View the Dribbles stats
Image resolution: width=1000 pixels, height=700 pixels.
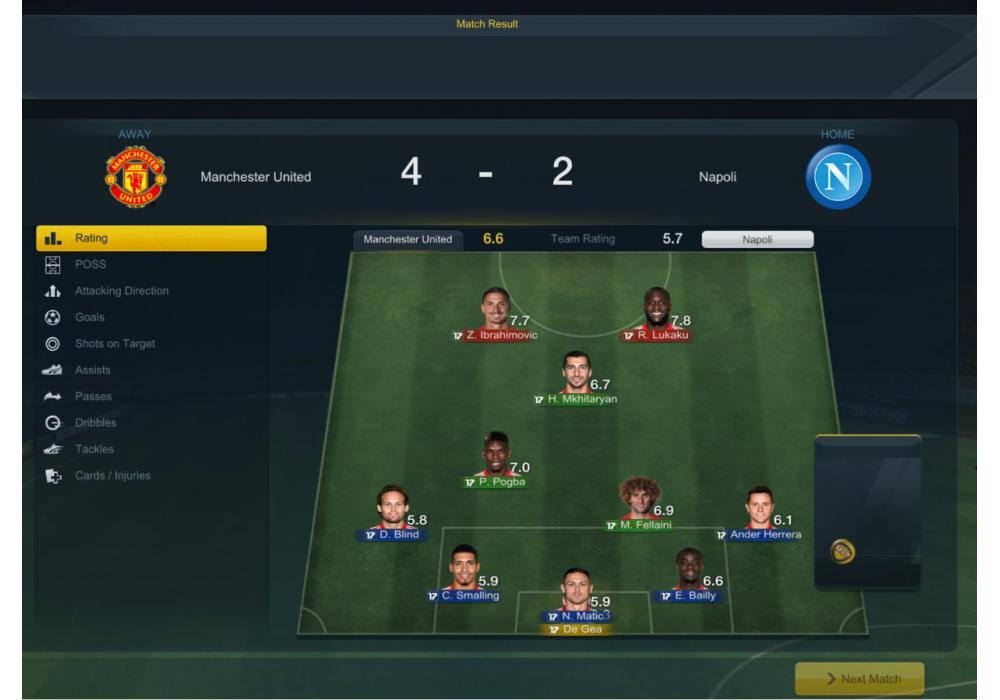click(95, 423)
